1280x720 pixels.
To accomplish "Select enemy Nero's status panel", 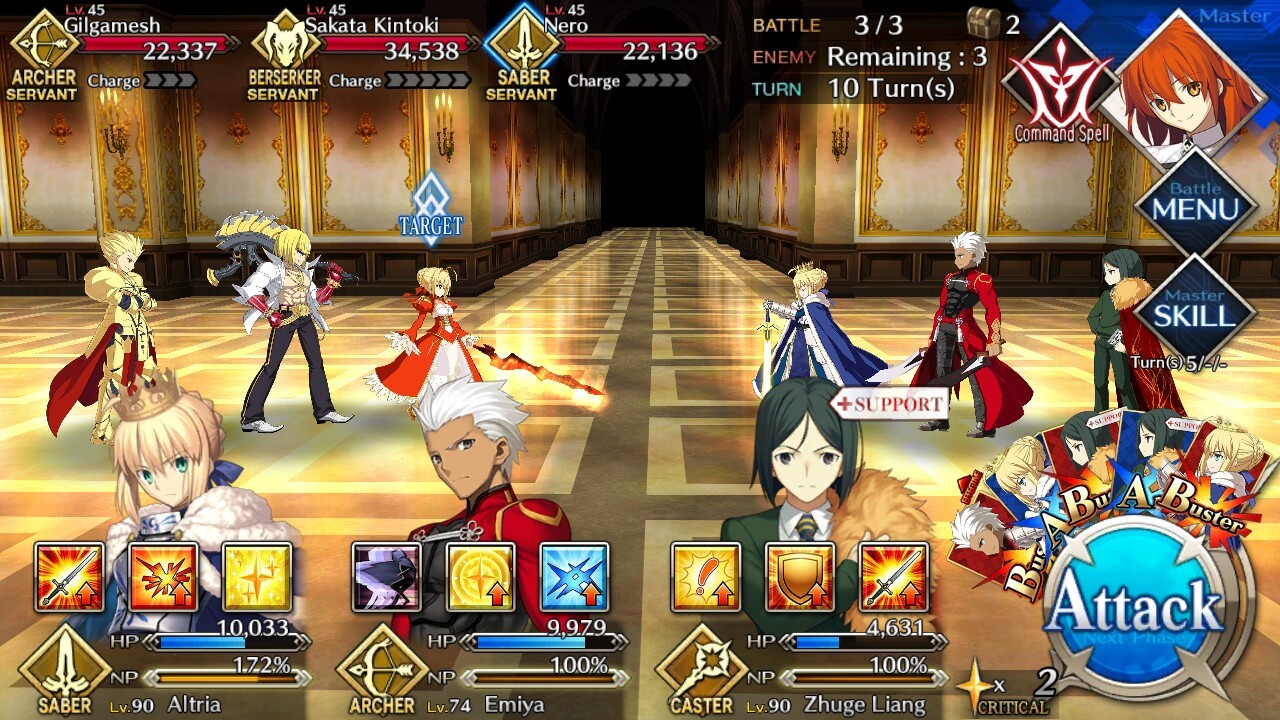I will (x=600, y=55).
